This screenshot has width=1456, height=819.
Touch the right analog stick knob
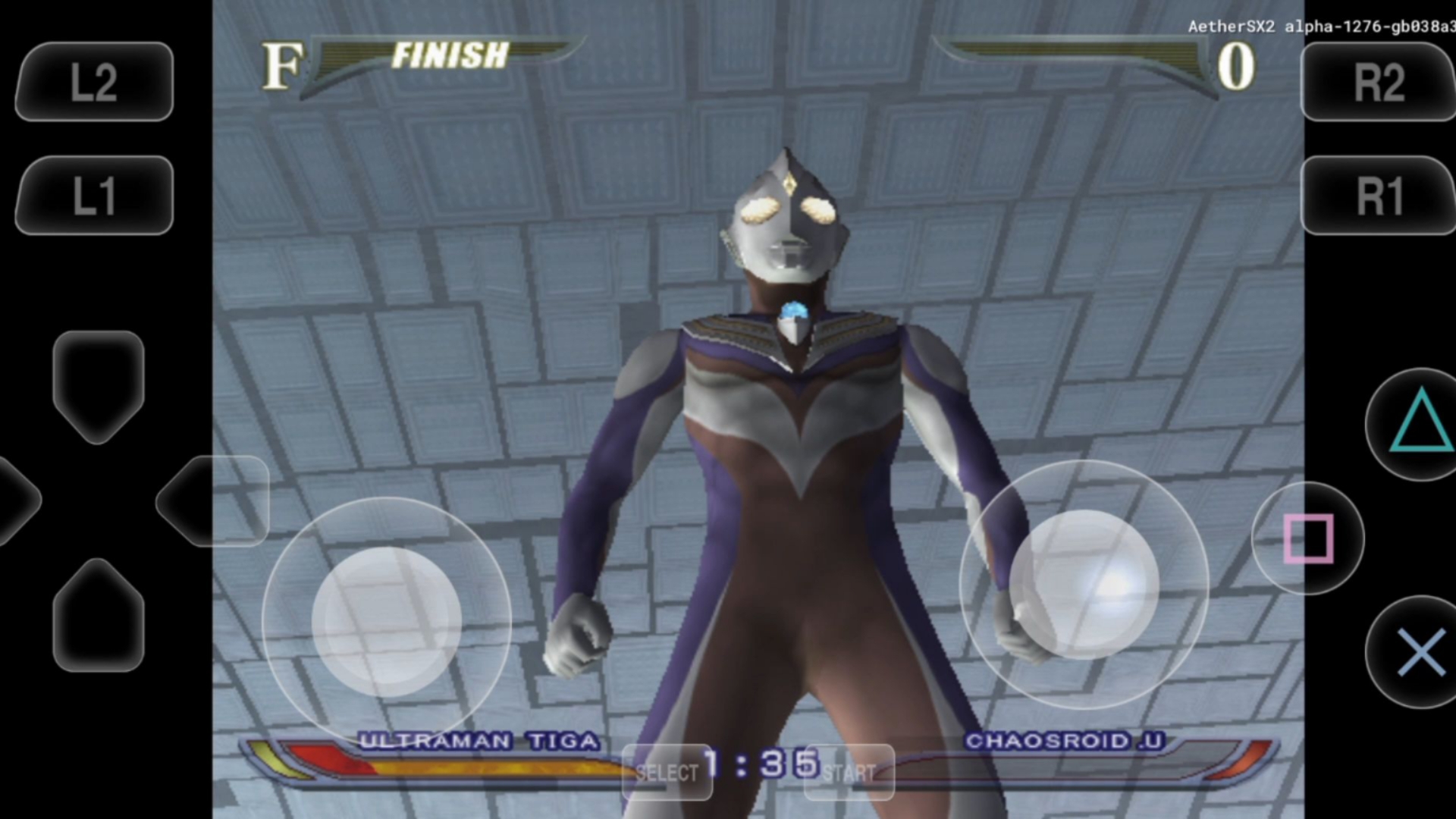pyautogui.click(x=1084, y=584)
